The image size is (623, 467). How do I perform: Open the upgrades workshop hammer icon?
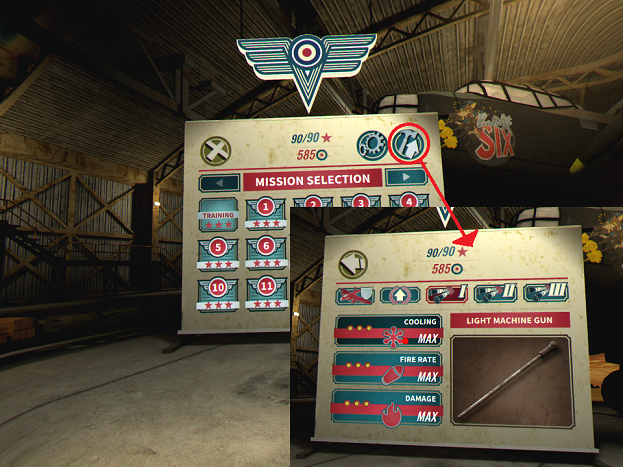click(x=408, y=145)
